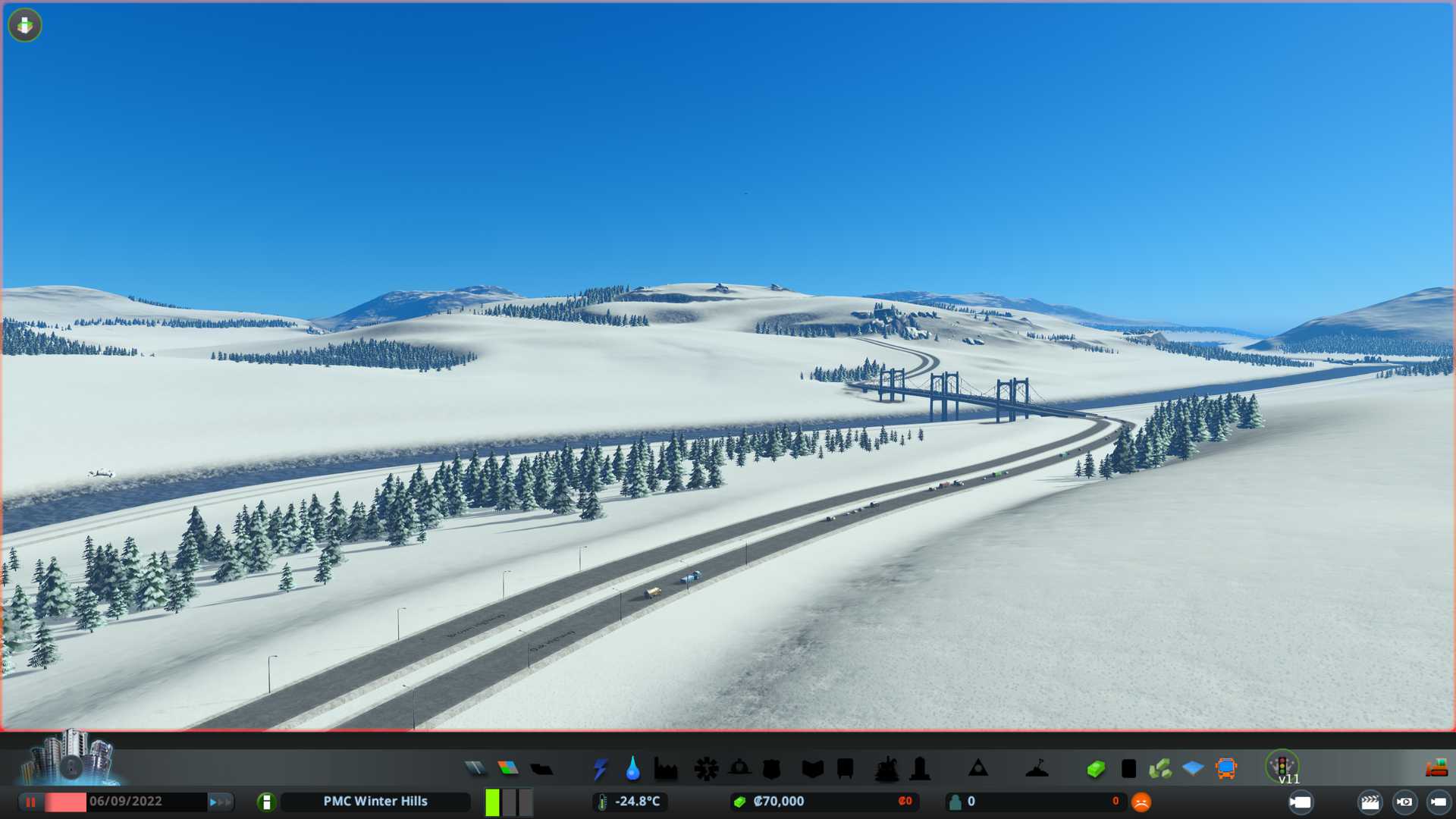Open the Economy money panel
The image size is (1456, 819).
[1096, 769]
